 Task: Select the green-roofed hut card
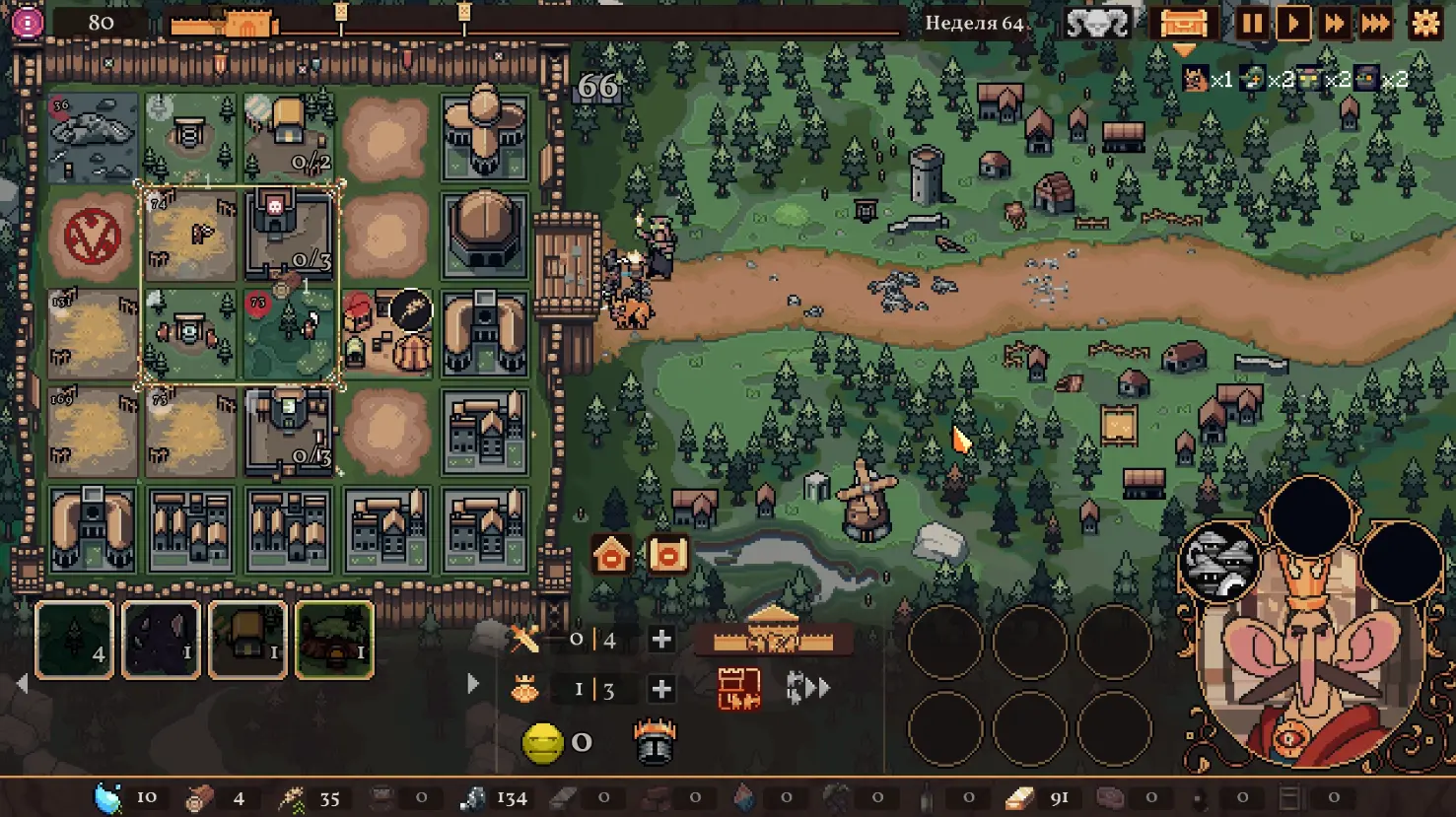click(334, 641)
